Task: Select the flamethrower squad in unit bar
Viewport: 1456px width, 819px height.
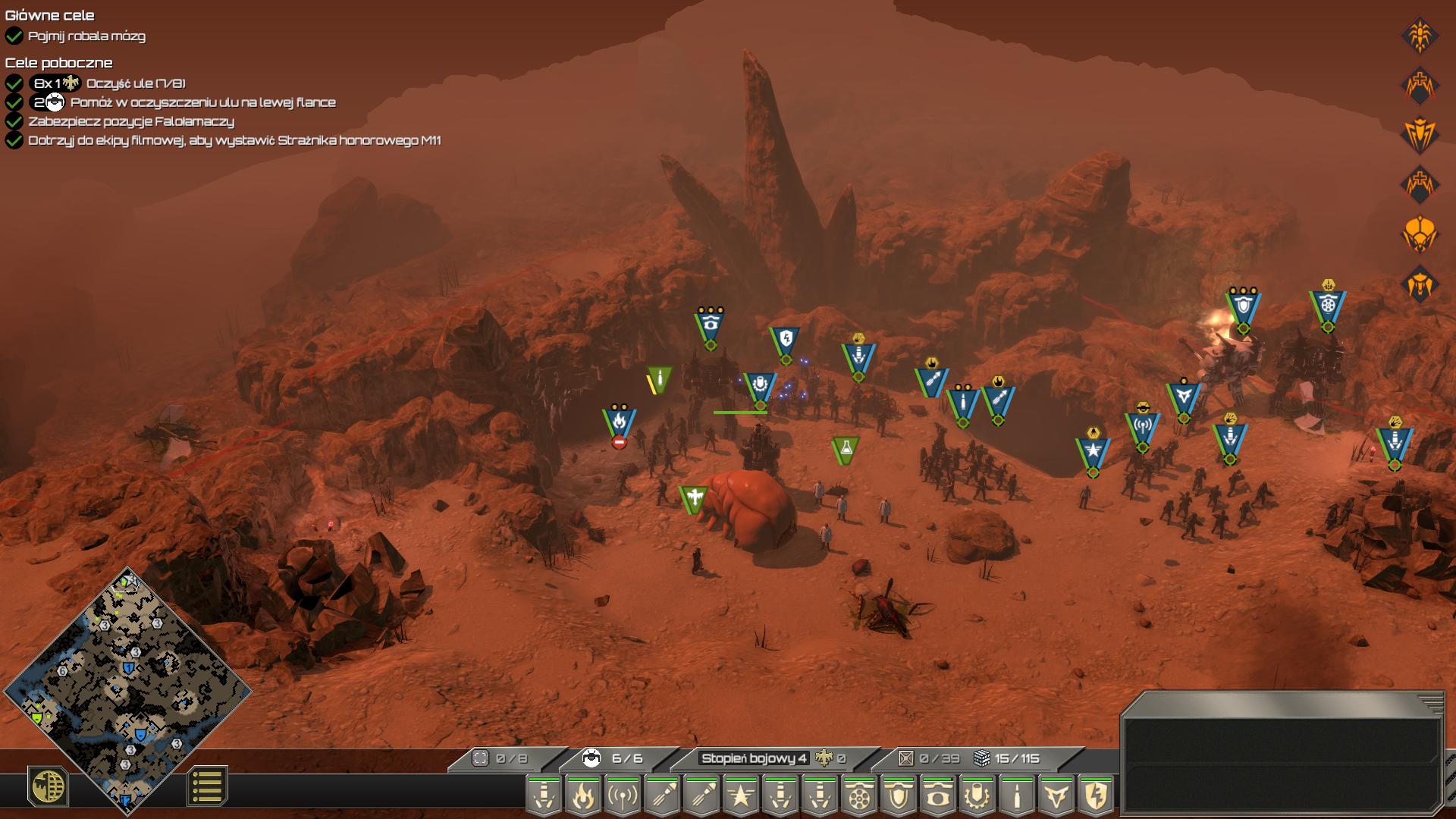Action: pyautogui.click(x=583, y=796)
